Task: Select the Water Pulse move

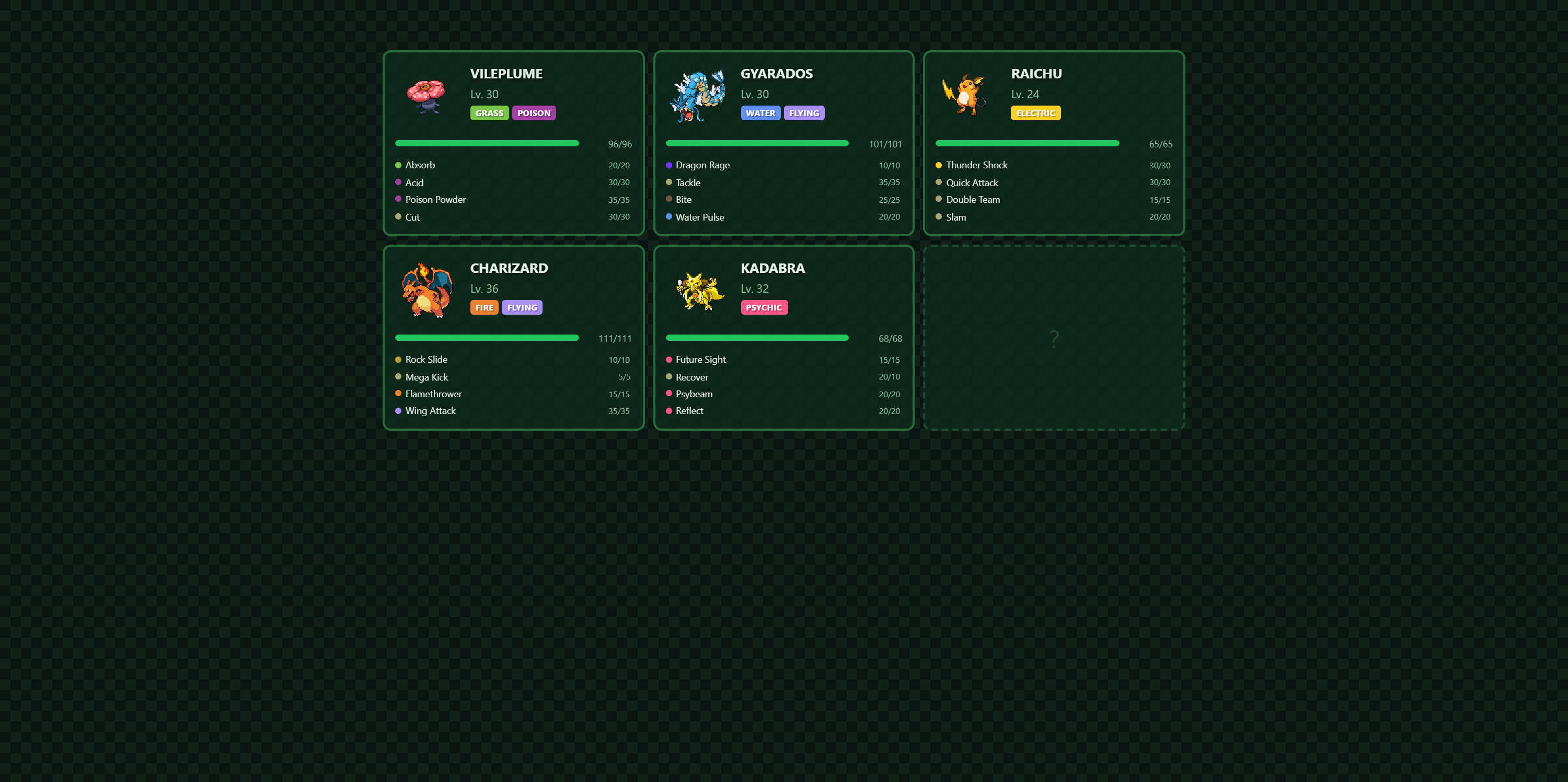Action: point(700,216)
